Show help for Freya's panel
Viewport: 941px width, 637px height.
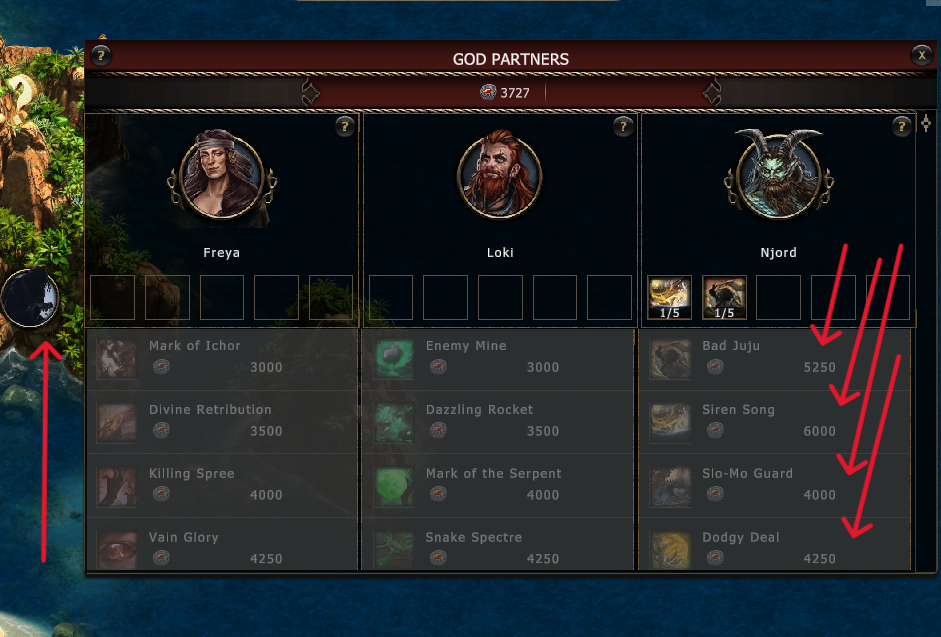click(x=345, y=126)
